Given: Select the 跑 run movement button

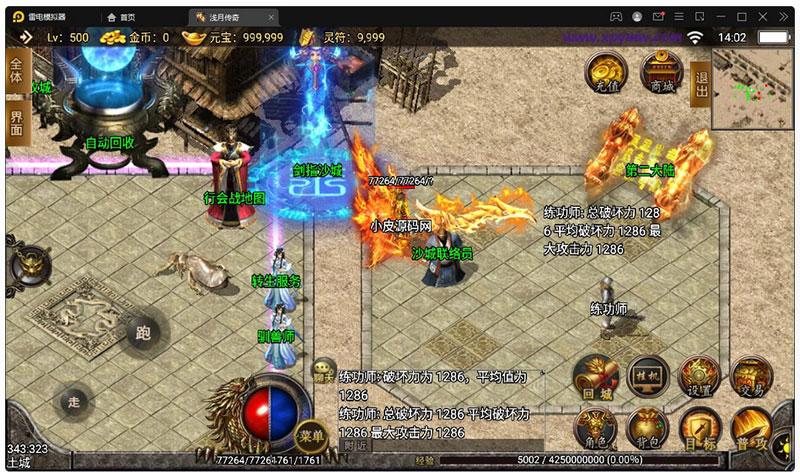Looking at the screenshot, I should (x=141, y=333).
